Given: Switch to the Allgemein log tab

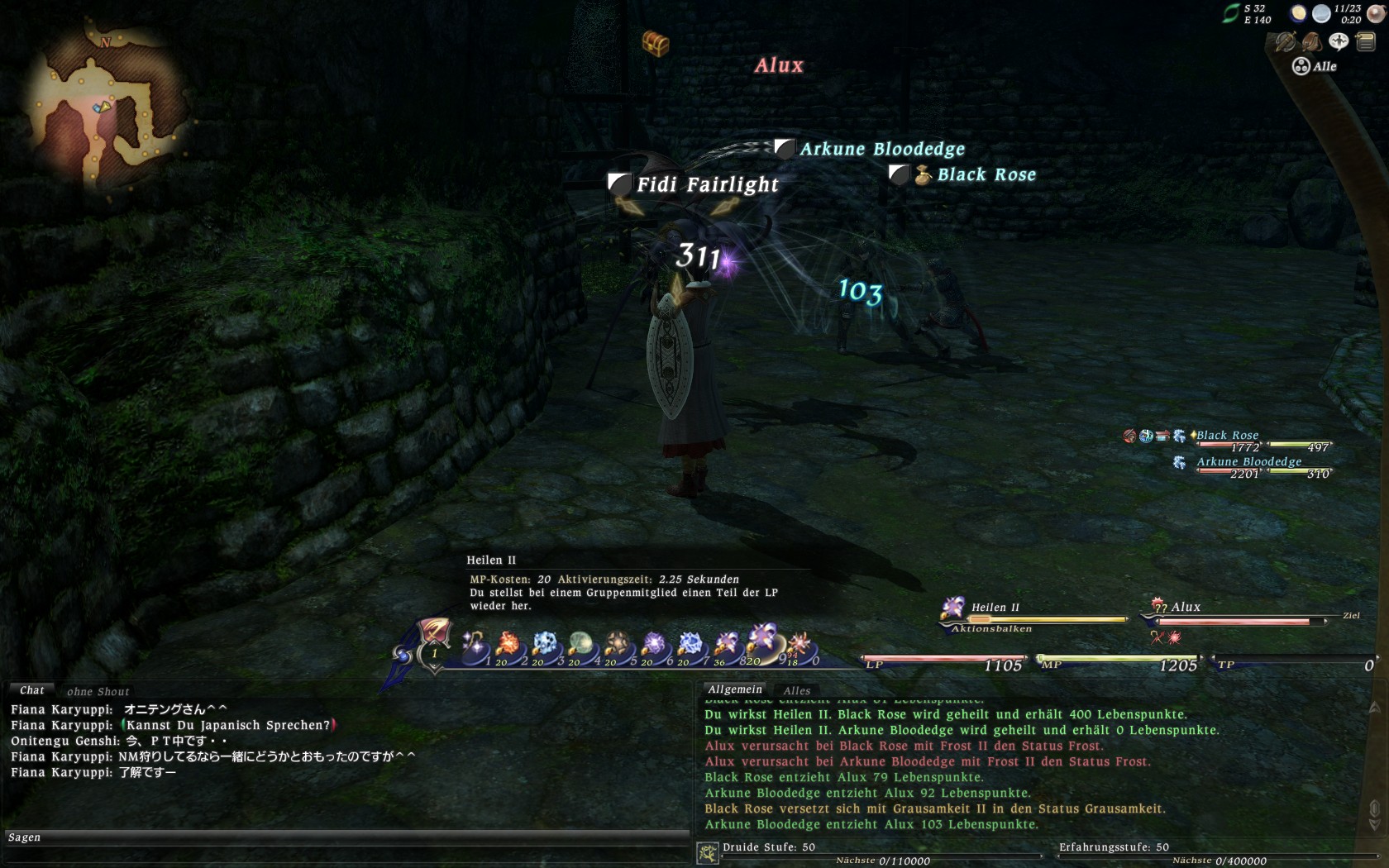Looking at the screenshot, I should (735, 689).
